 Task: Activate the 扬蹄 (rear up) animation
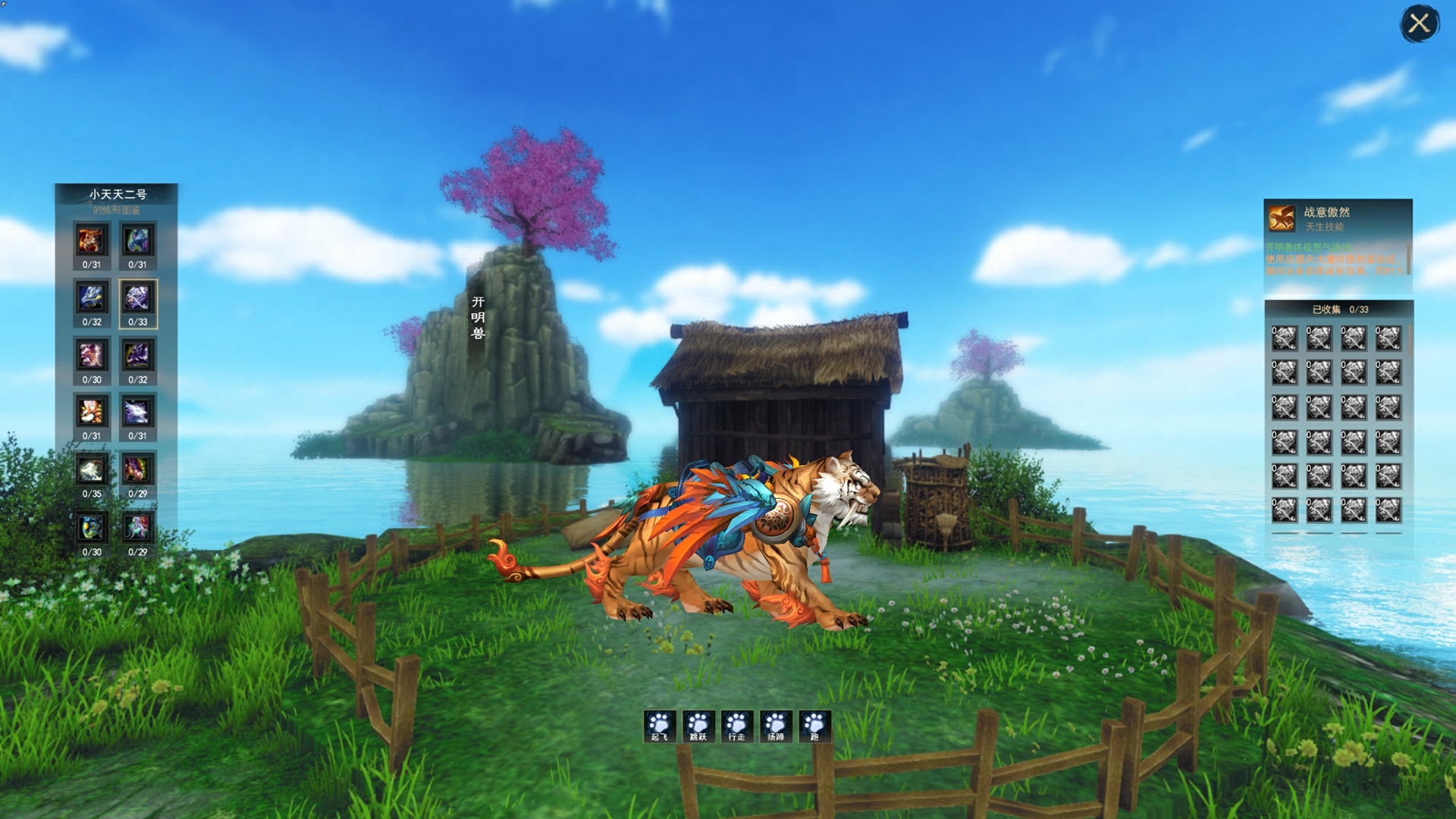pyautogui.click(x=776, y=726)
